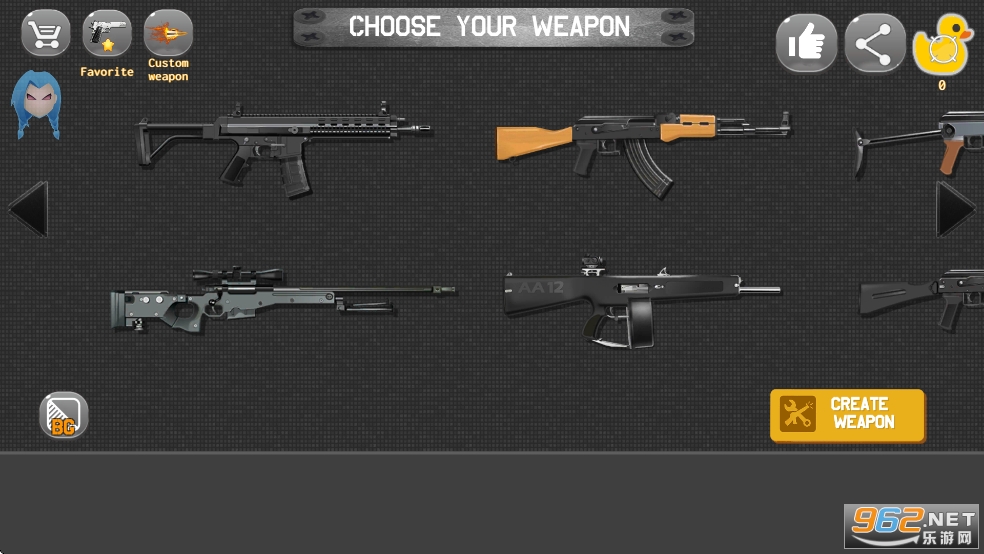Click the yellow duck icon

tap(941, 46)
